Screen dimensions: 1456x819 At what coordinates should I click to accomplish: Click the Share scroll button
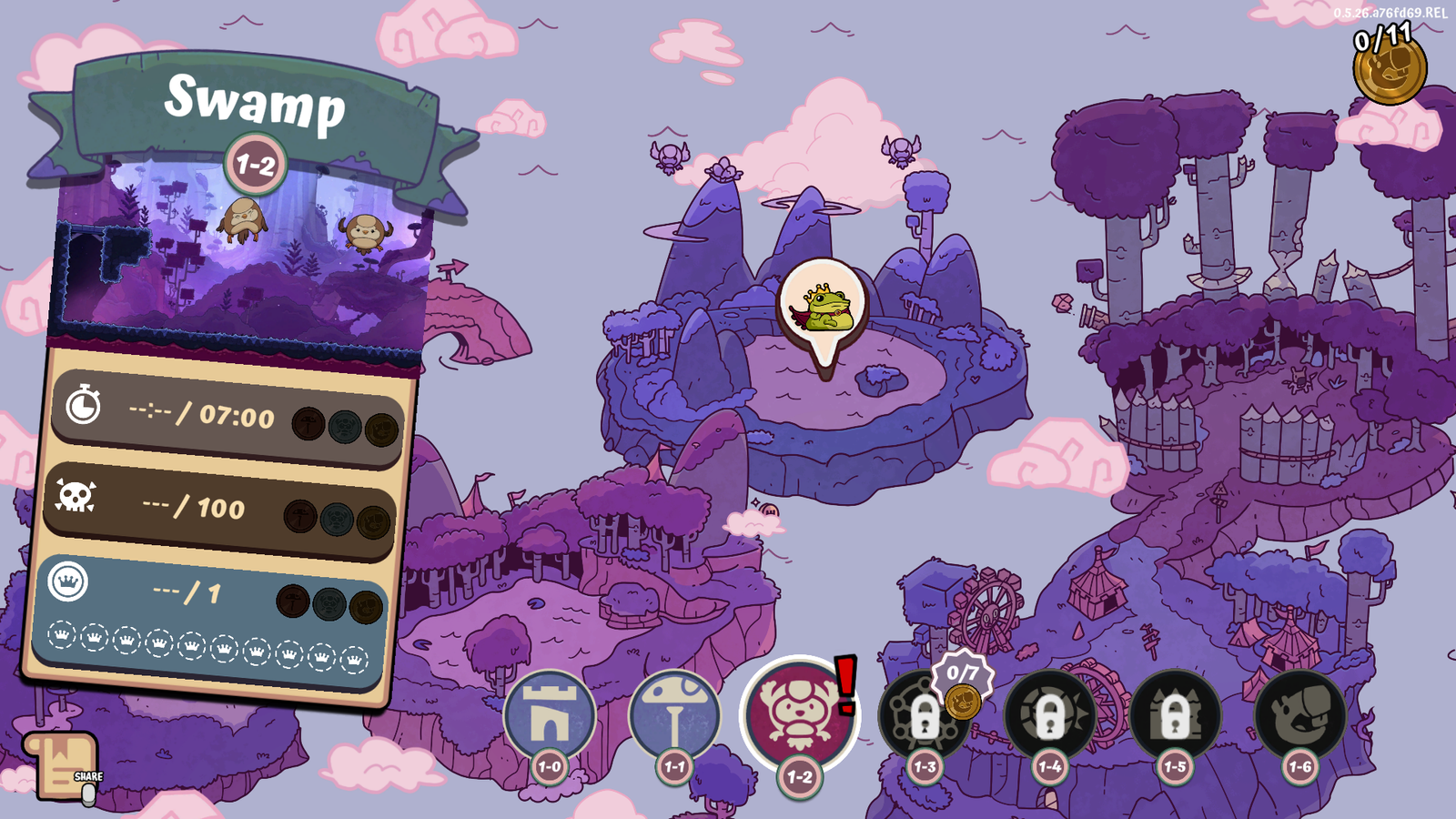(62, 766)
